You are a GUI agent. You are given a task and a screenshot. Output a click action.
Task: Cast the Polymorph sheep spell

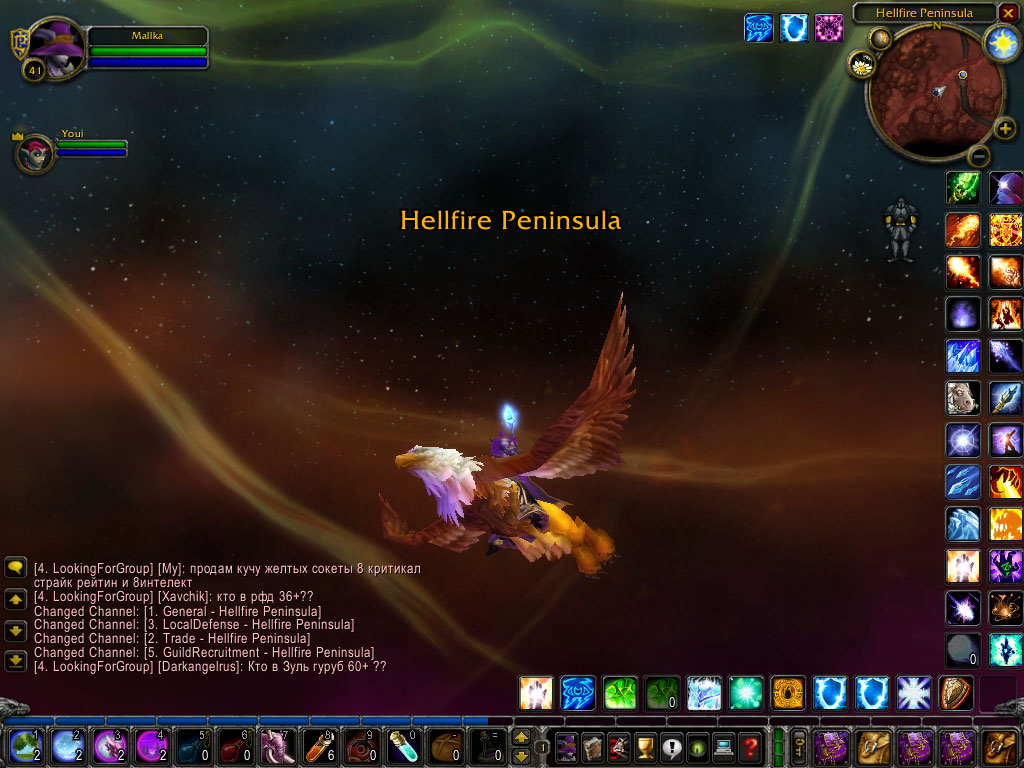pyautogui.click(x=963, y=398)
